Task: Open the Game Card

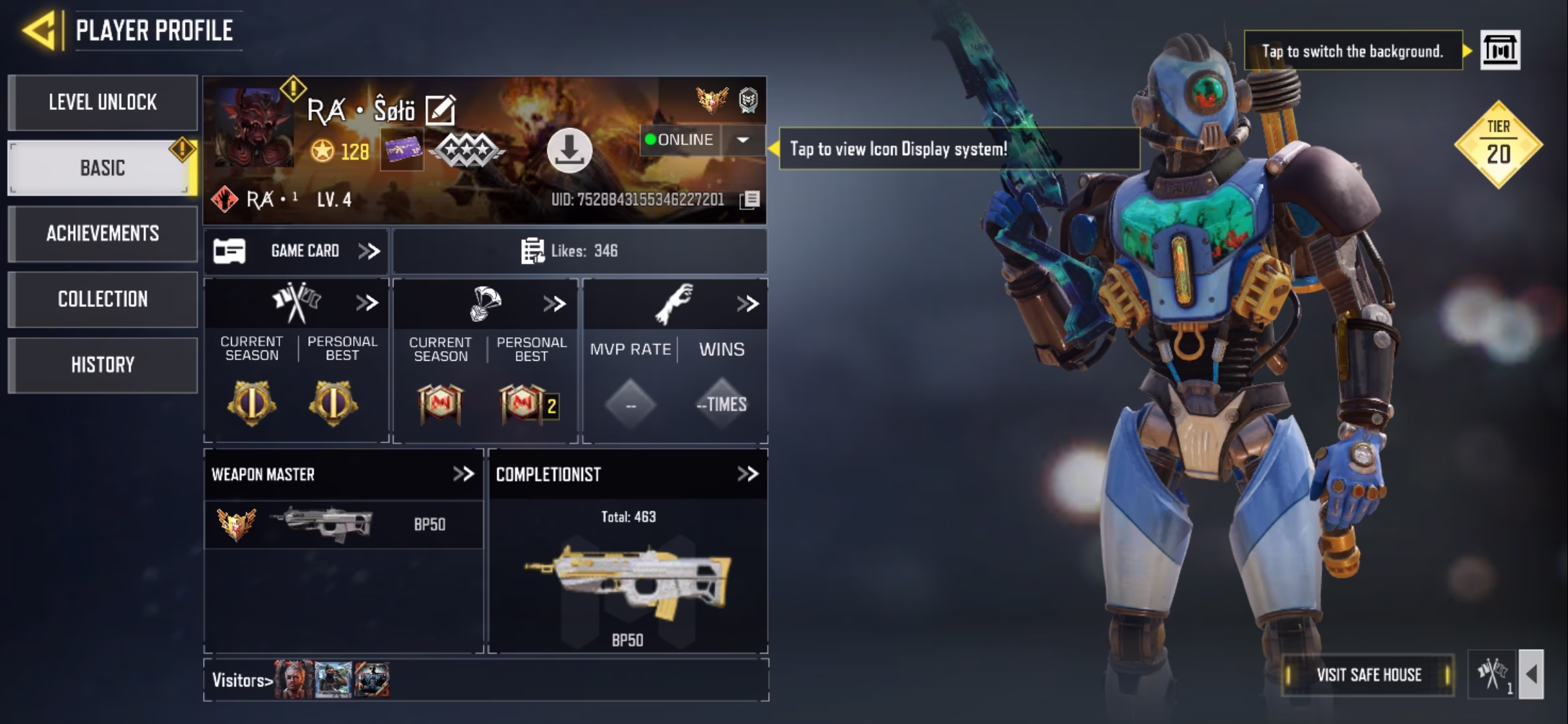Action: [x=296, y=251]
